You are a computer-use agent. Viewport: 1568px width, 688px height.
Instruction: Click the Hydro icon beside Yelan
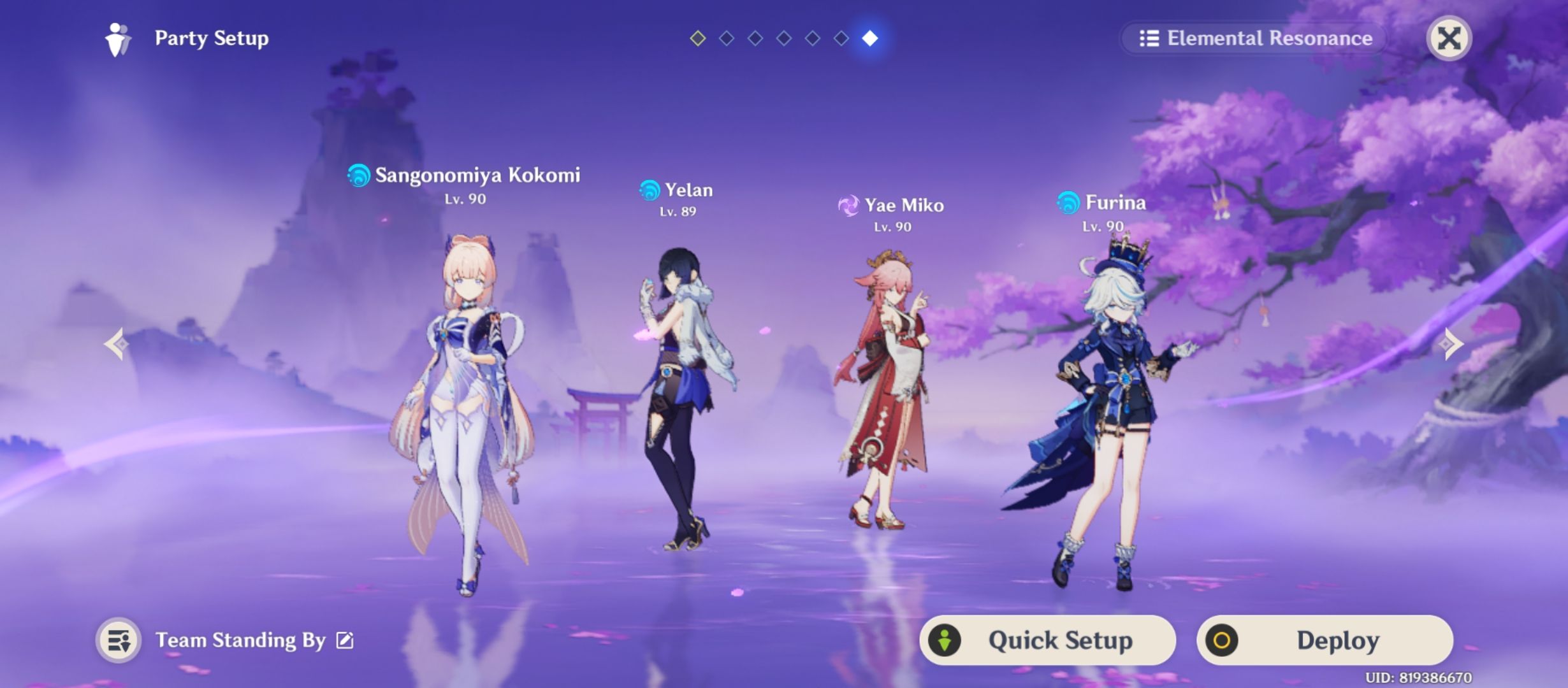click(649, 190)
